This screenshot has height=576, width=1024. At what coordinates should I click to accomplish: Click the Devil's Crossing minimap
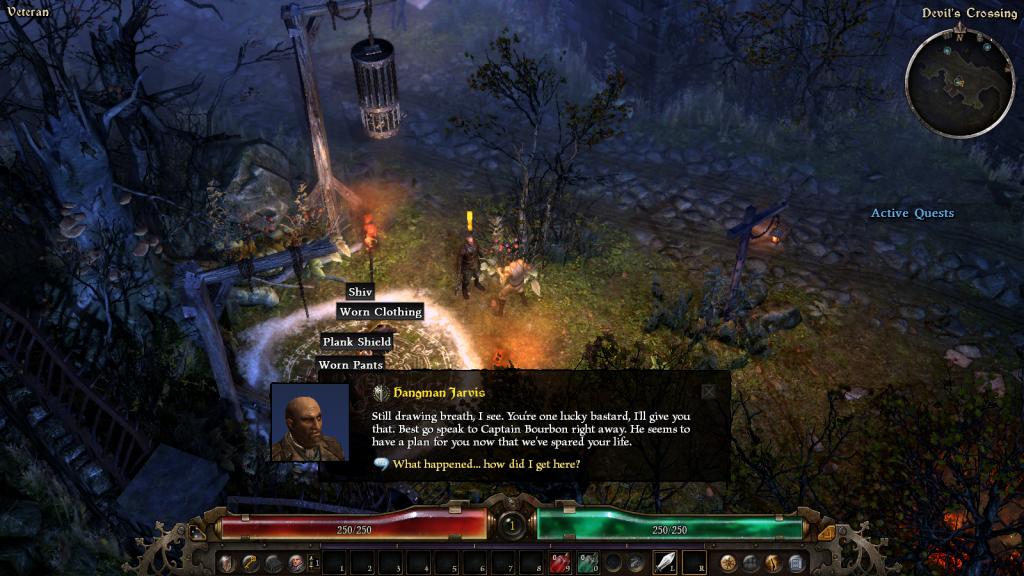[x=958, y=82]
